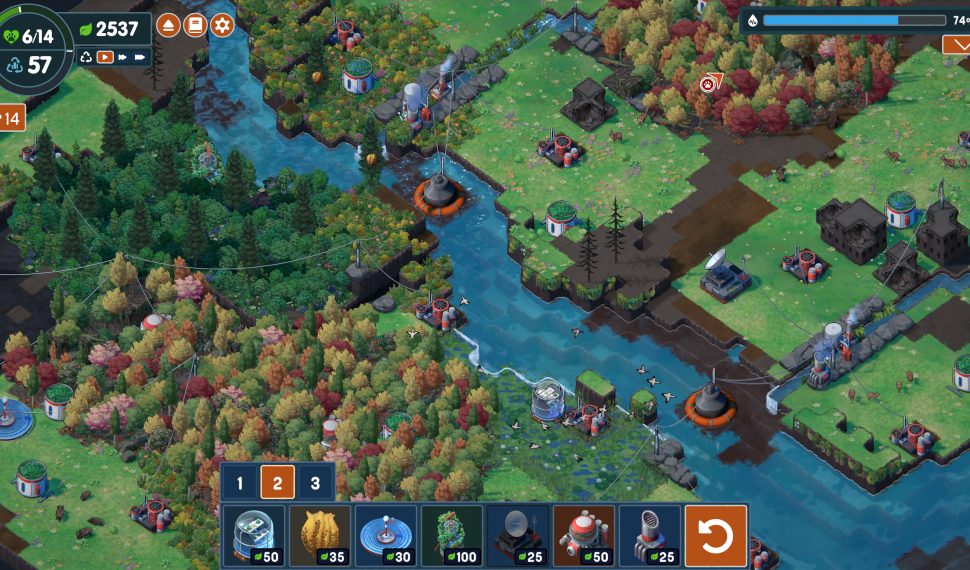Expand the orange dropdown arrow under humidity bar
970x570 pixels.
tap(955, 44)
